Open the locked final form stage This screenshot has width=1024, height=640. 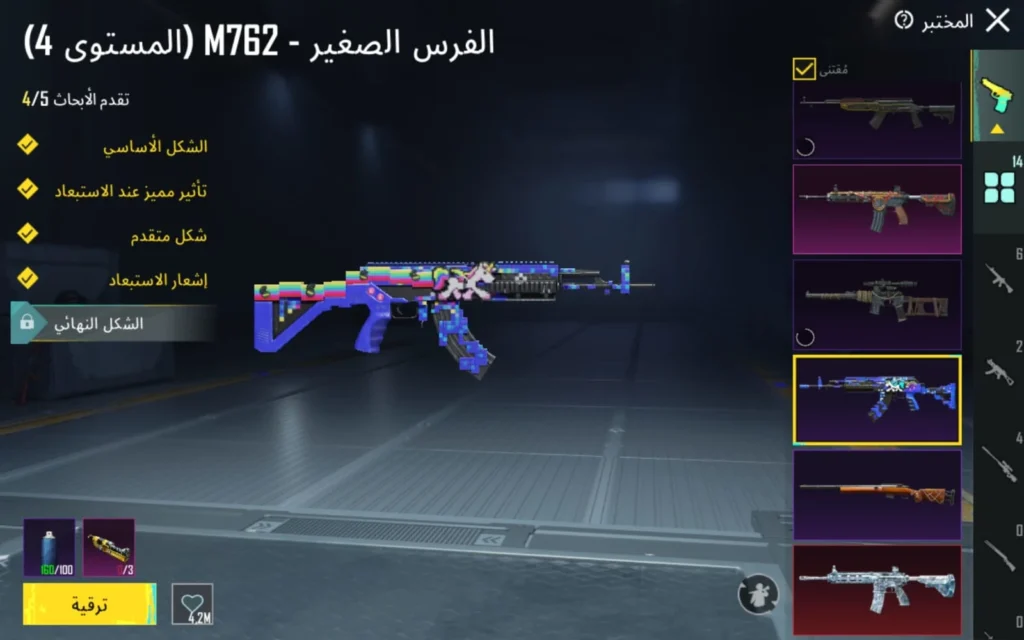(112, 324)
